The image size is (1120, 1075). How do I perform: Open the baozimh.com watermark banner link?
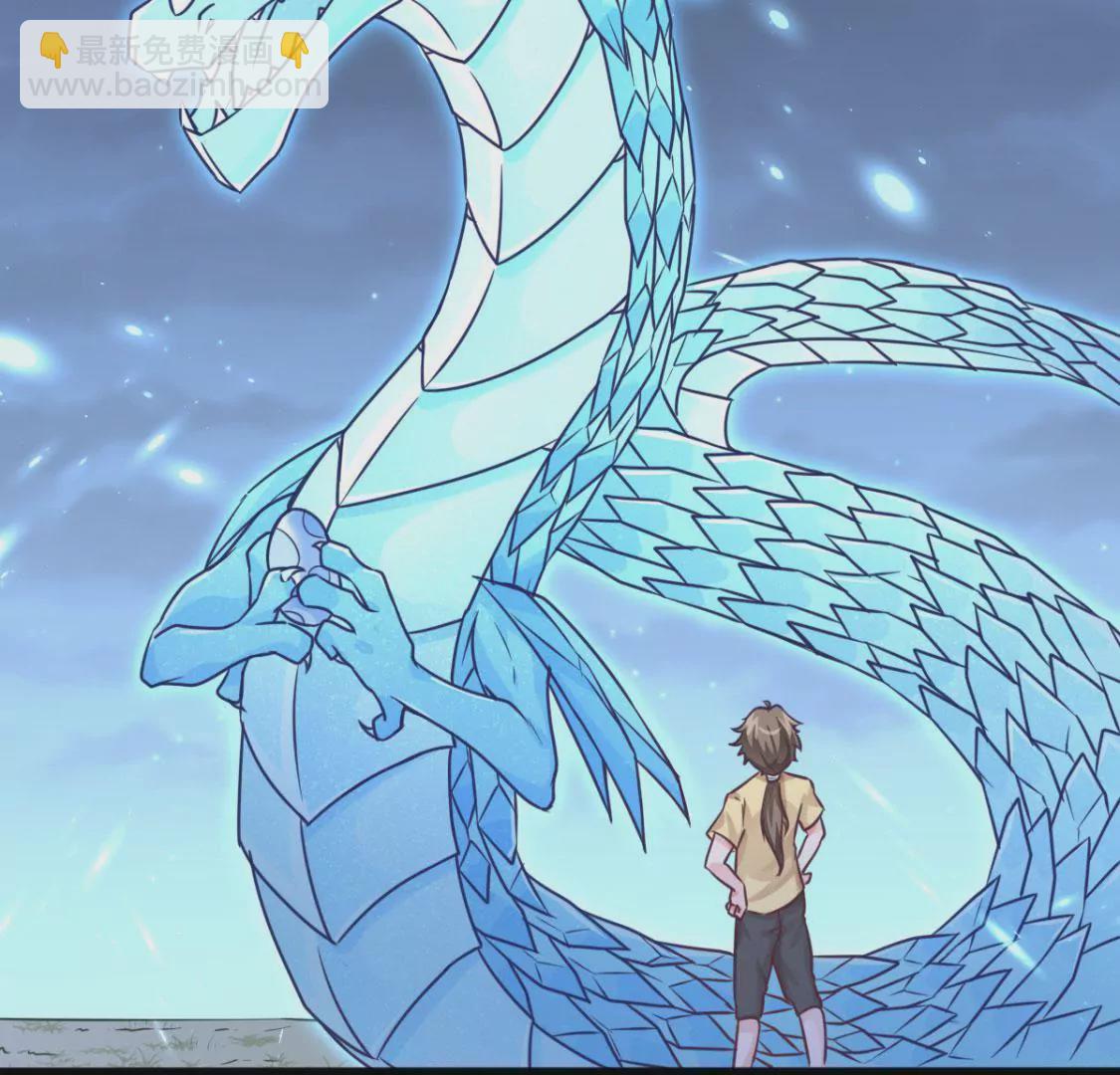click(174, 66)
